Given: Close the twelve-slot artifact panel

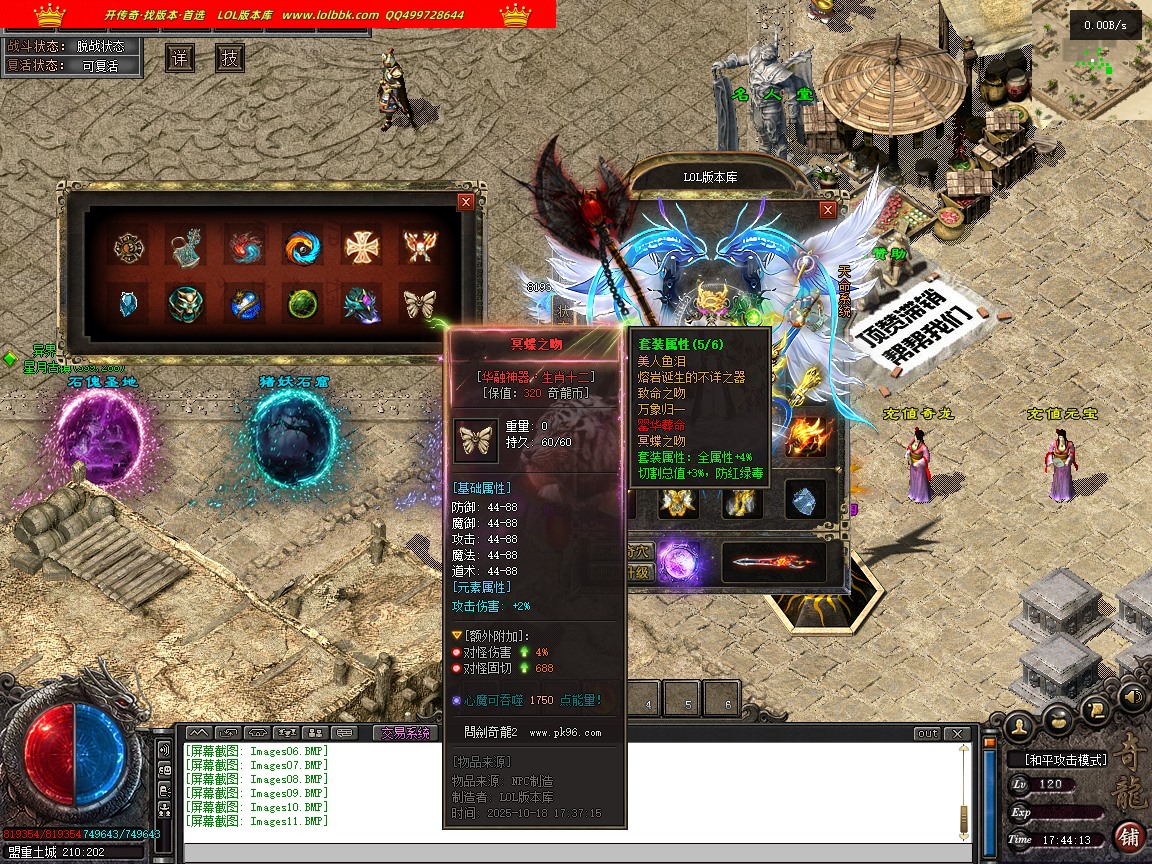Looking at the screenshot, I should (465, 202).
